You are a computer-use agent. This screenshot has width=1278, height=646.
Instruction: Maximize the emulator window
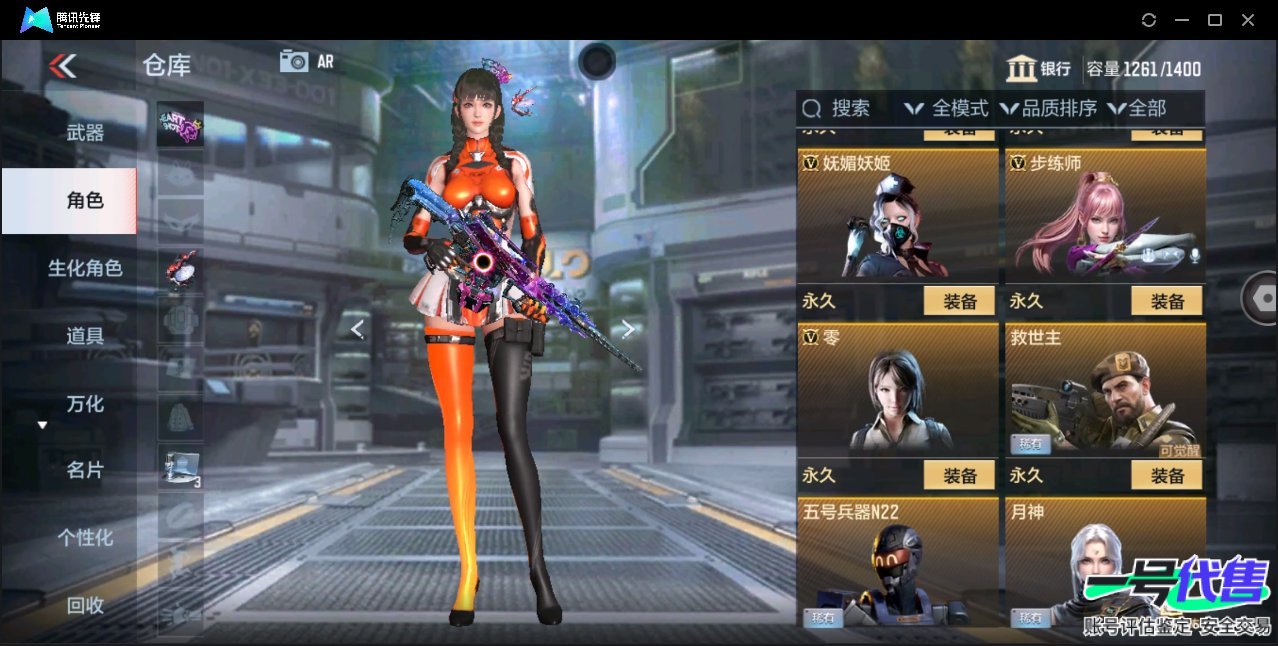coord(1215,20)
